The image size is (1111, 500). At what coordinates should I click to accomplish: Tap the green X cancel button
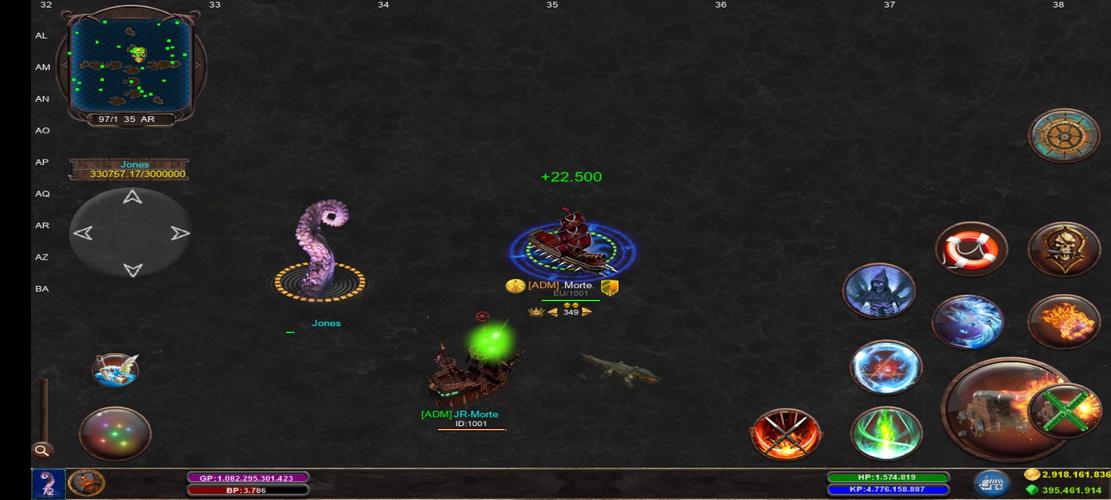1064,410
